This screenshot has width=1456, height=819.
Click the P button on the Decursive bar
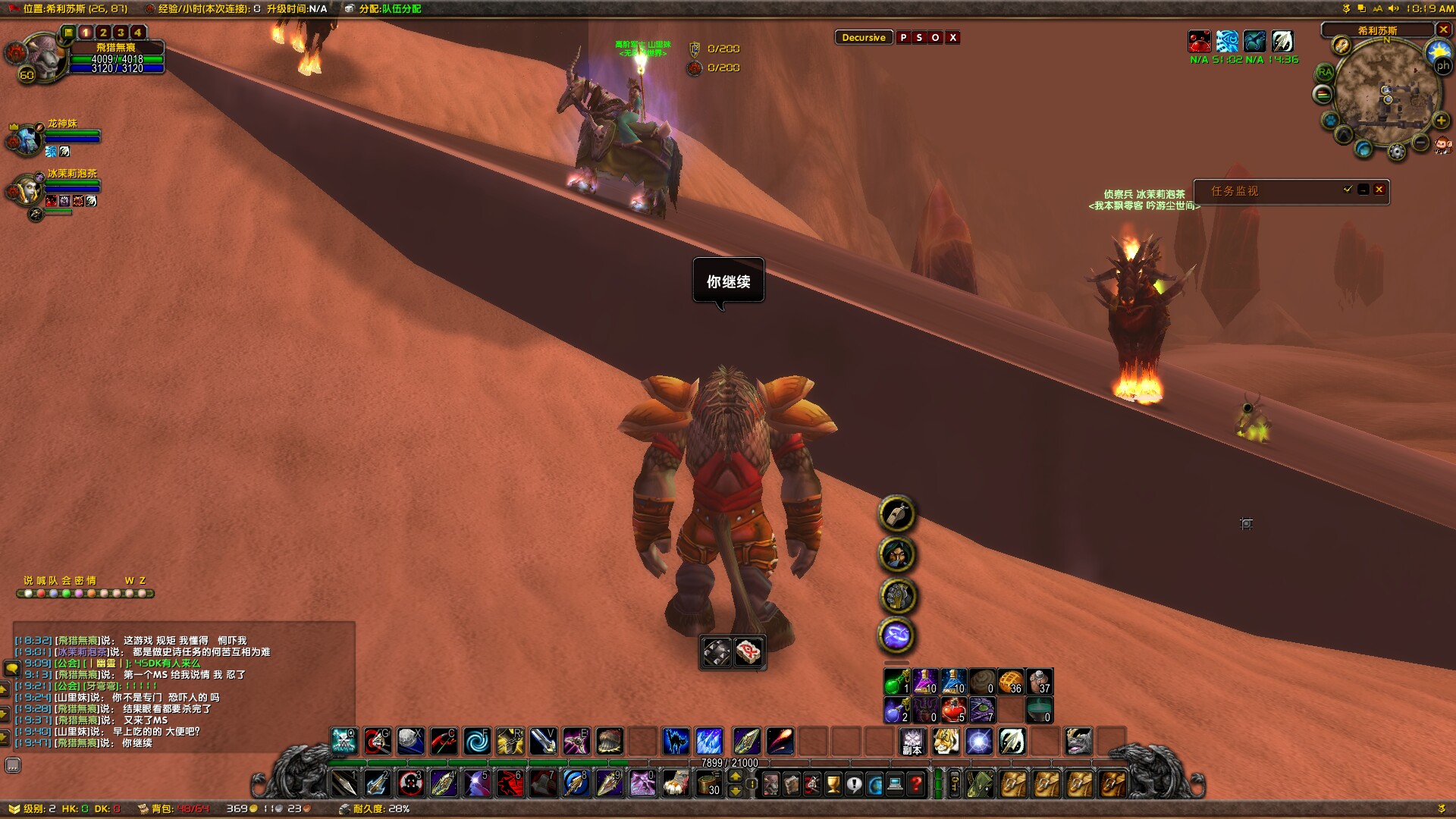(x=904, y=37)
